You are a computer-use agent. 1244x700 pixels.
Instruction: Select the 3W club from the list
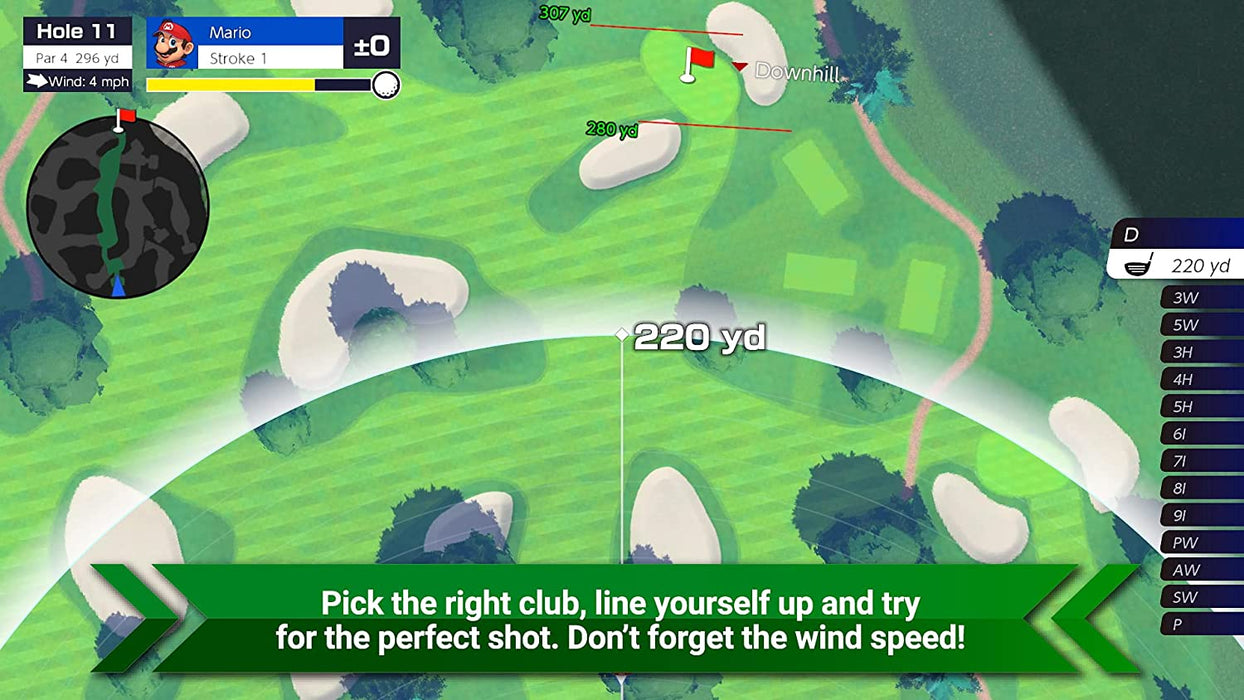coord(1200,298)
